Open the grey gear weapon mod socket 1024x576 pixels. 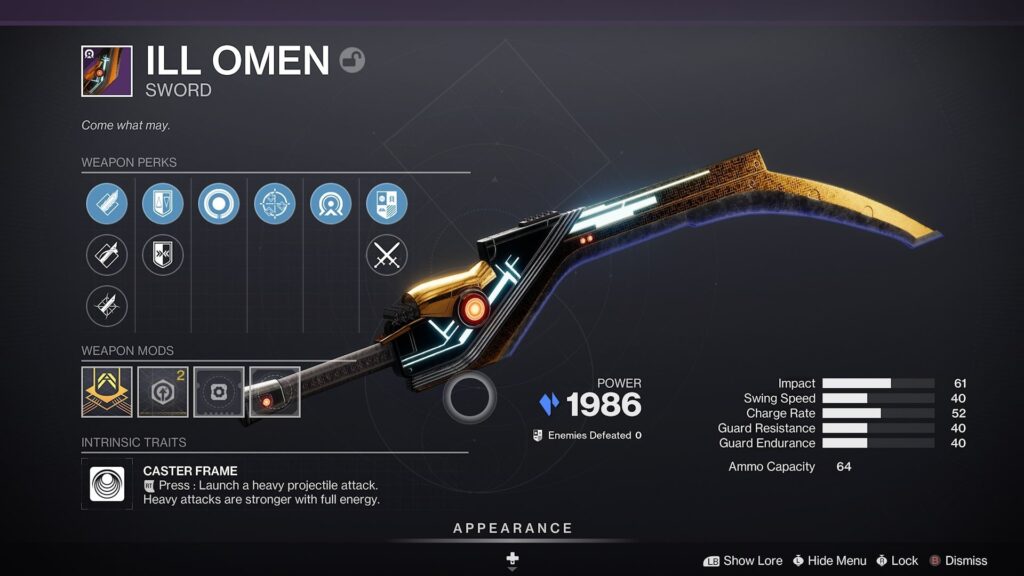[219, 391]
